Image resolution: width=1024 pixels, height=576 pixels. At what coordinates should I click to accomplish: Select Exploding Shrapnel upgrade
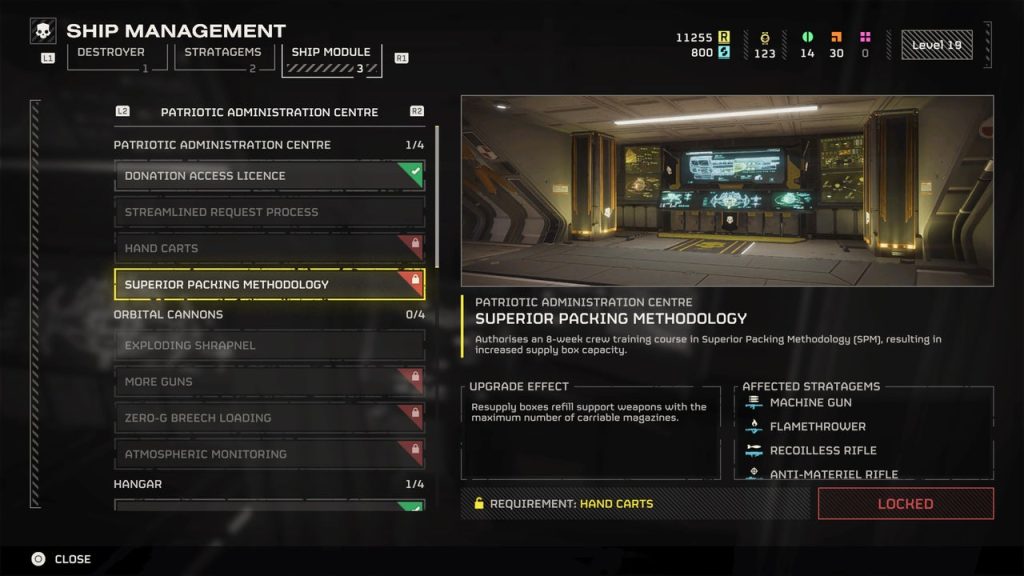(x=269, y=346)
